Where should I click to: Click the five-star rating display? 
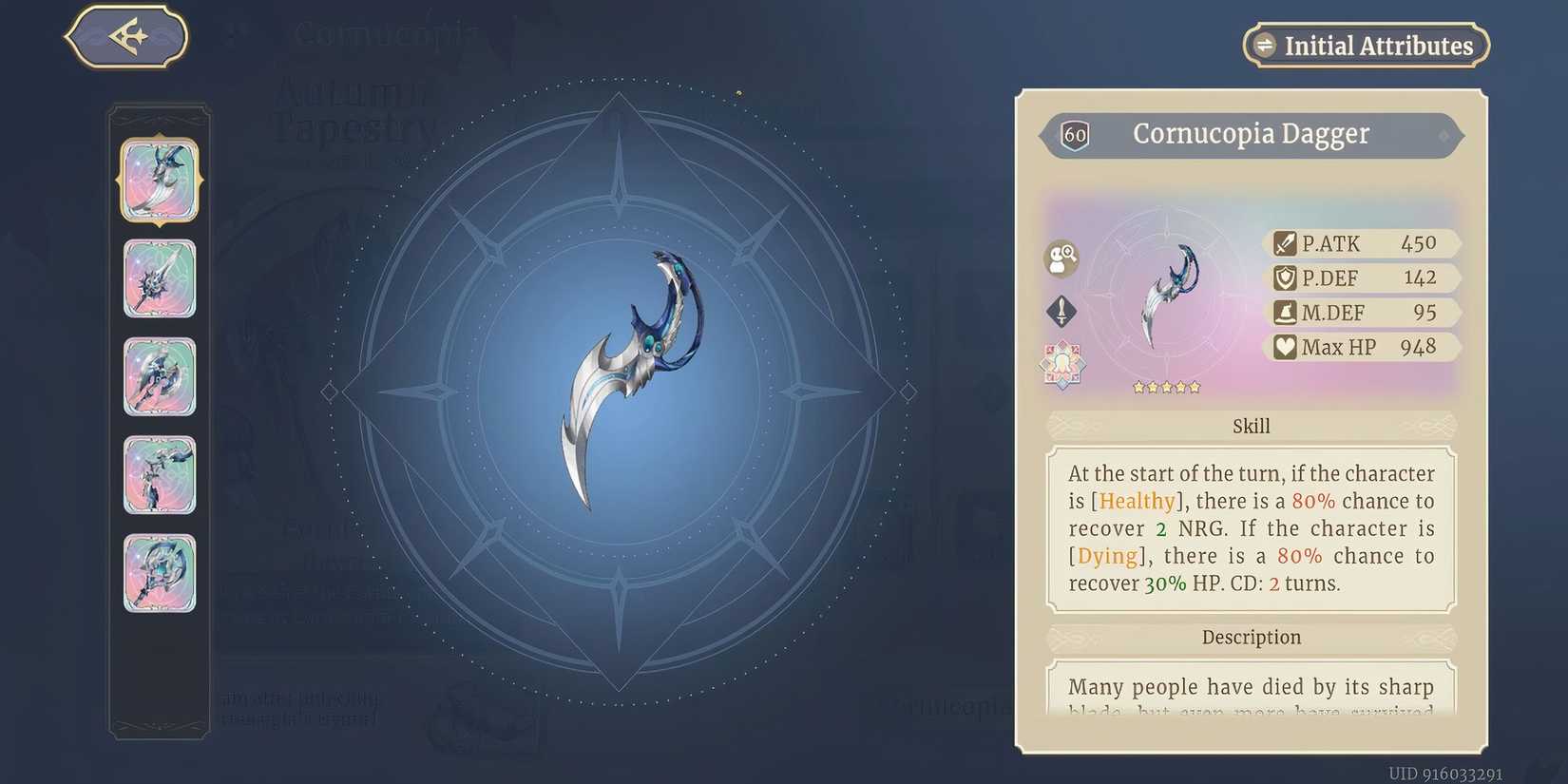point(1166,387)
